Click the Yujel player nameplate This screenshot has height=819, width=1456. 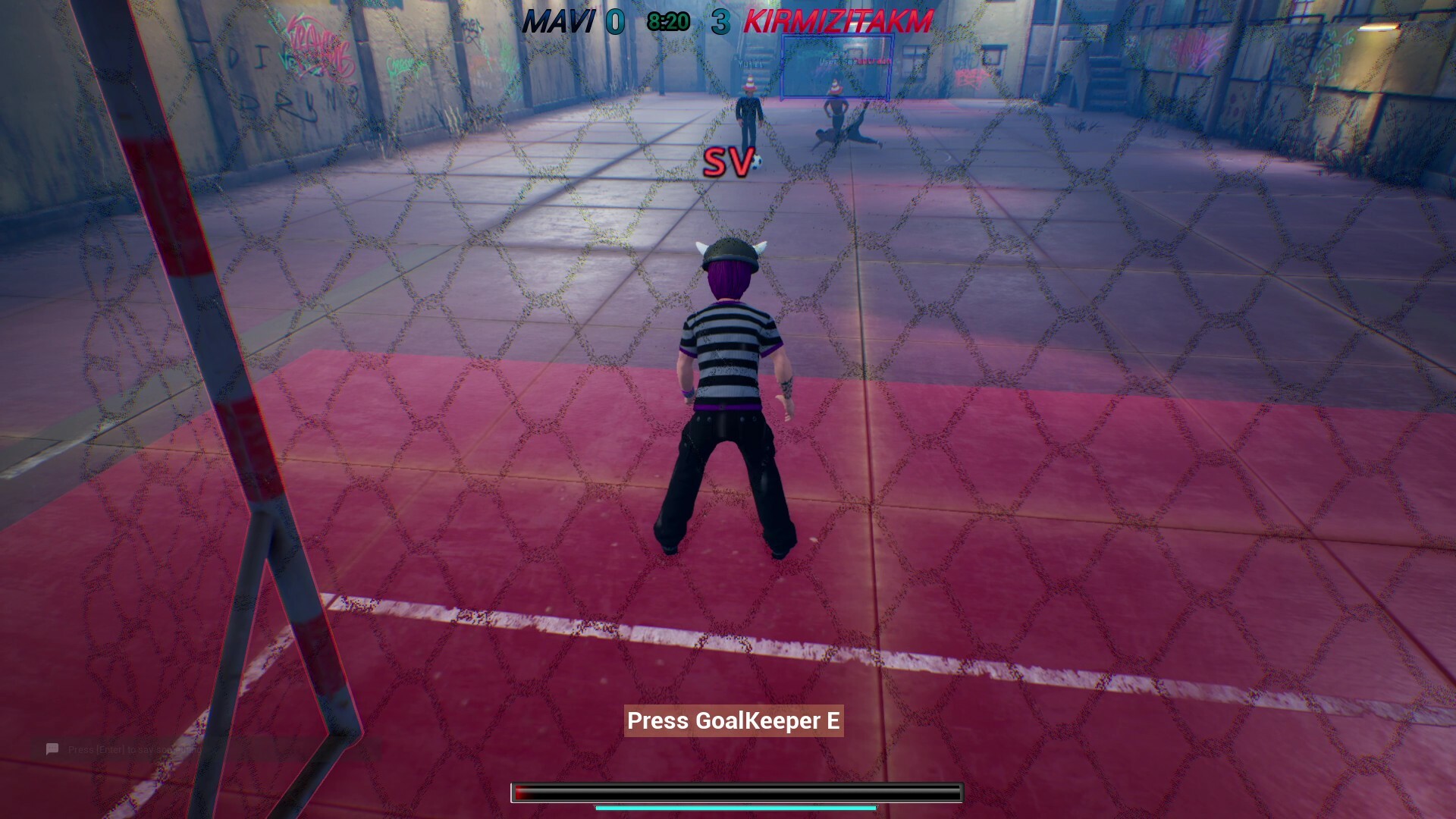(749, 63)
